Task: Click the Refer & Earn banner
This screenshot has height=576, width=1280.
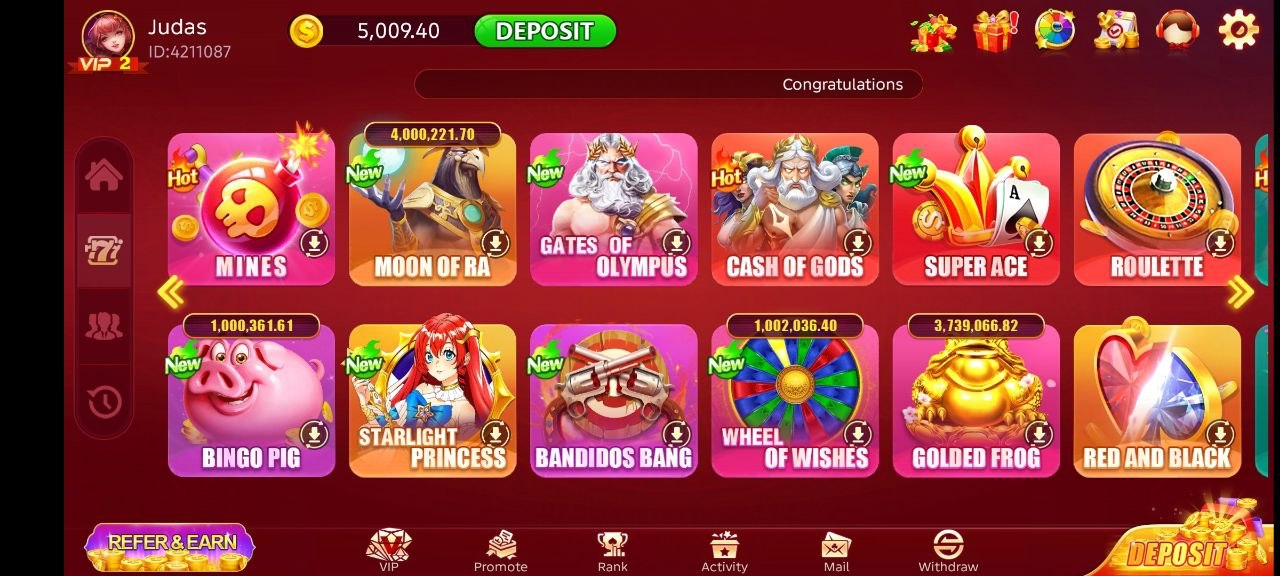Action: [170, 546]
